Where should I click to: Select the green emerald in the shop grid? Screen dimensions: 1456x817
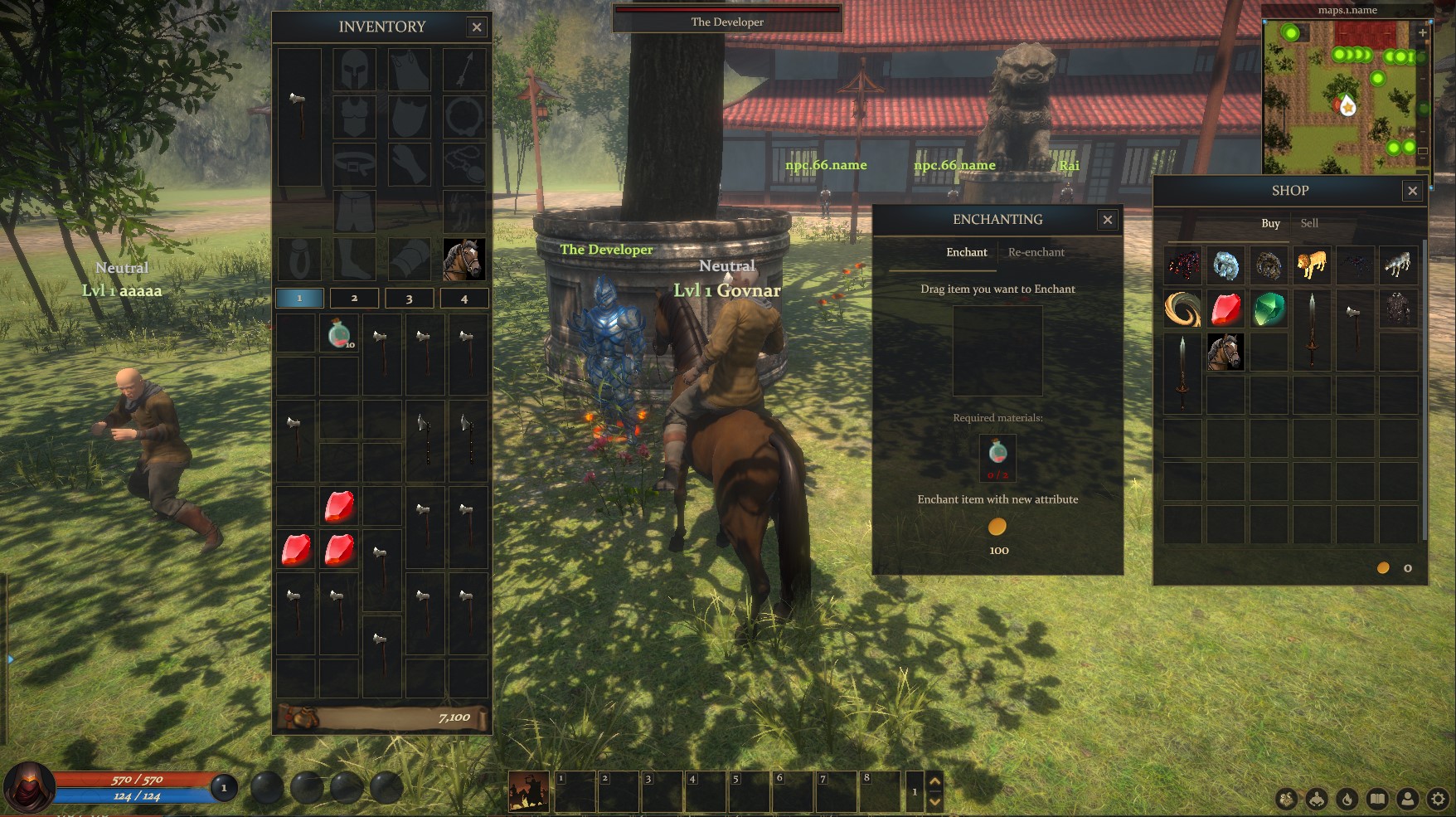(x=1270, y=309)
